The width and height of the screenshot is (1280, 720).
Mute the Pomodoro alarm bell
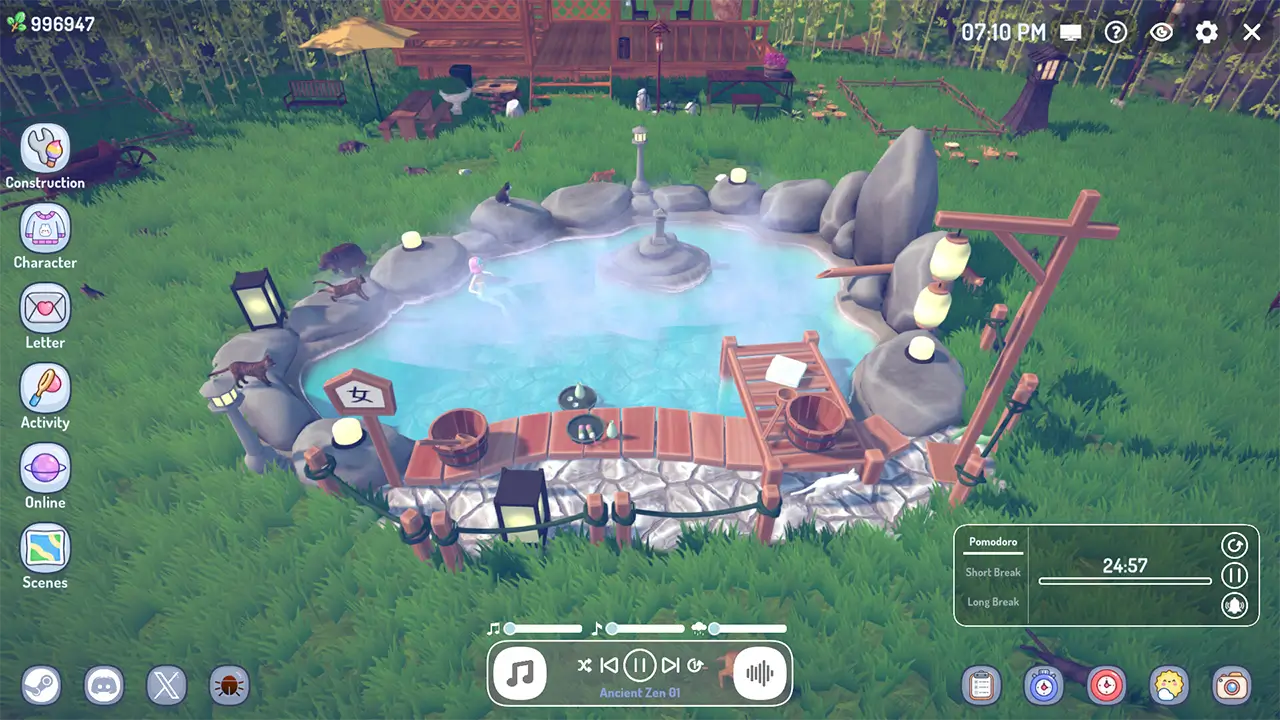click(1235, 604)
